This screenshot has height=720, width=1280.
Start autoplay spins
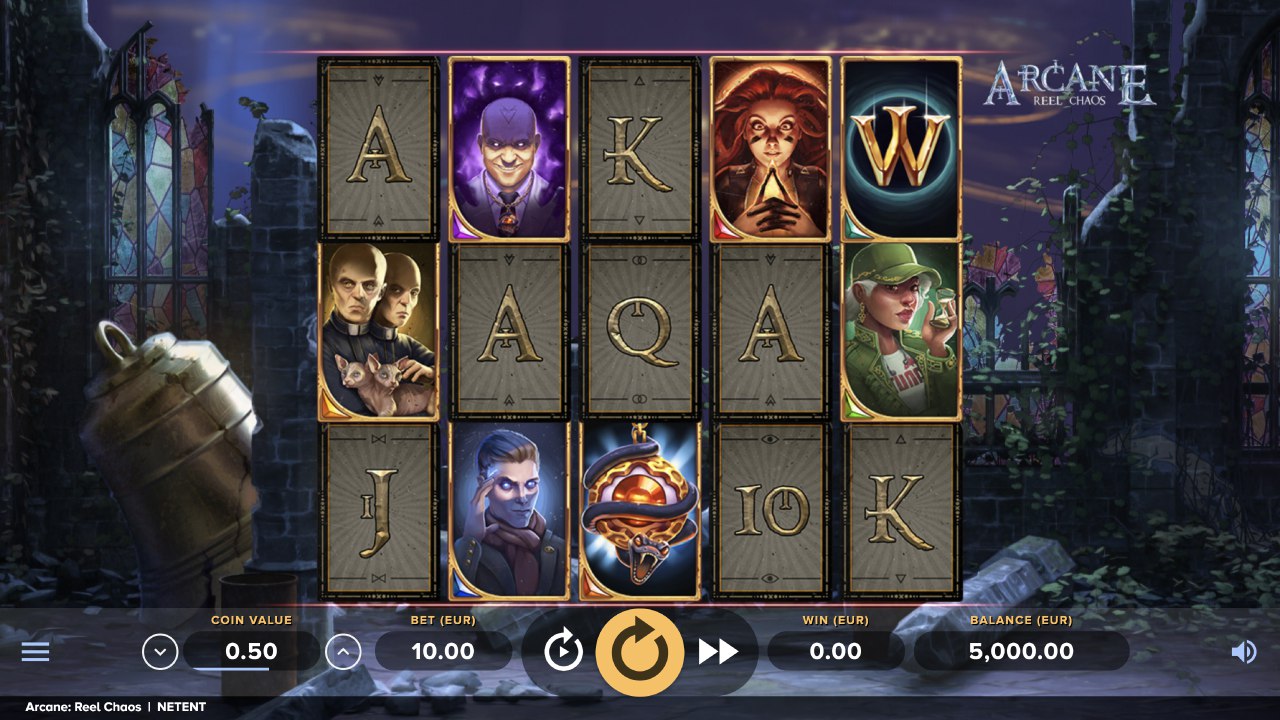(x=563, y=652)
